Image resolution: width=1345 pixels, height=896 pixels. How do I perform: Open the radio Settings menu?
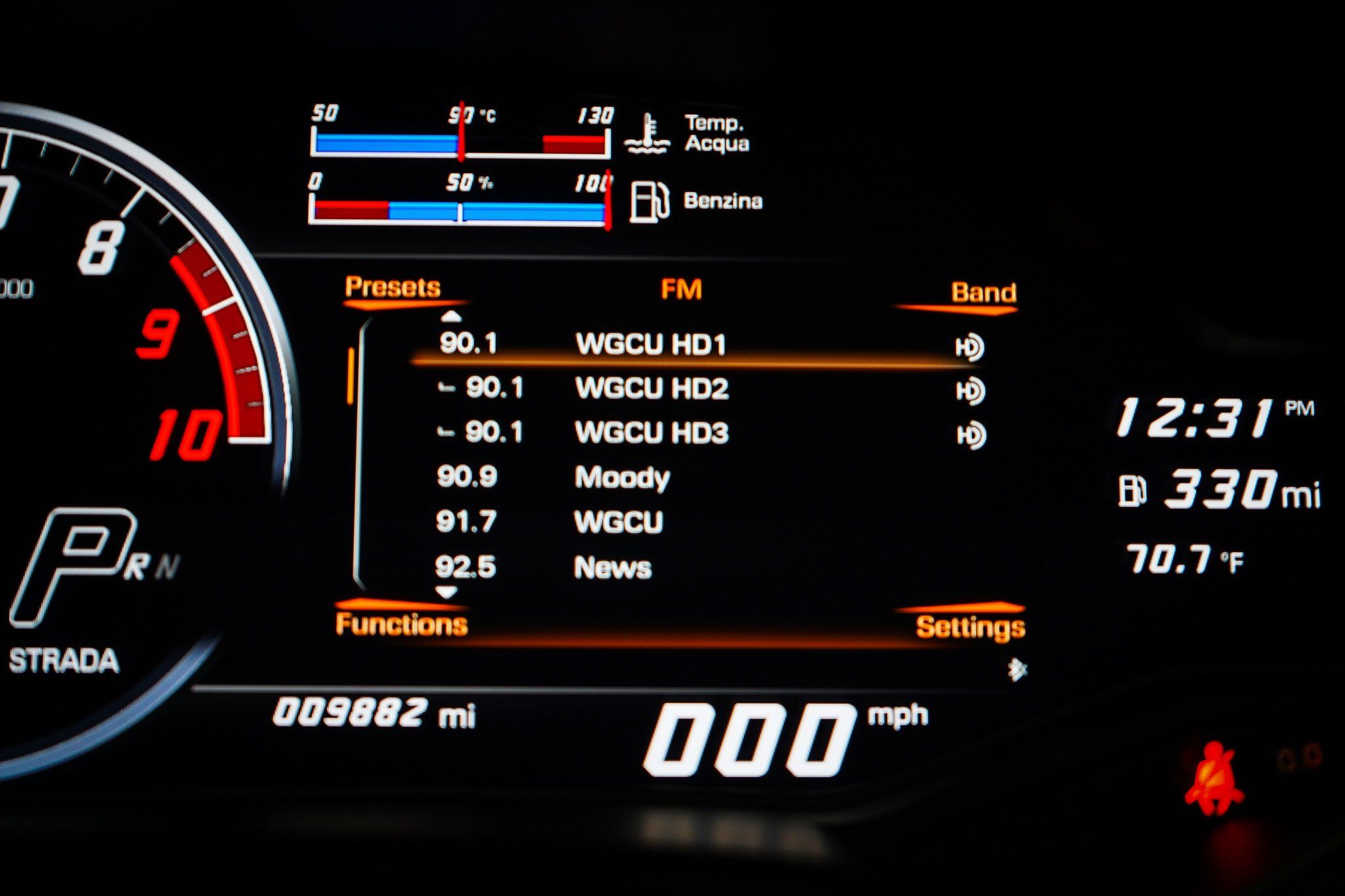click(970, 628)
